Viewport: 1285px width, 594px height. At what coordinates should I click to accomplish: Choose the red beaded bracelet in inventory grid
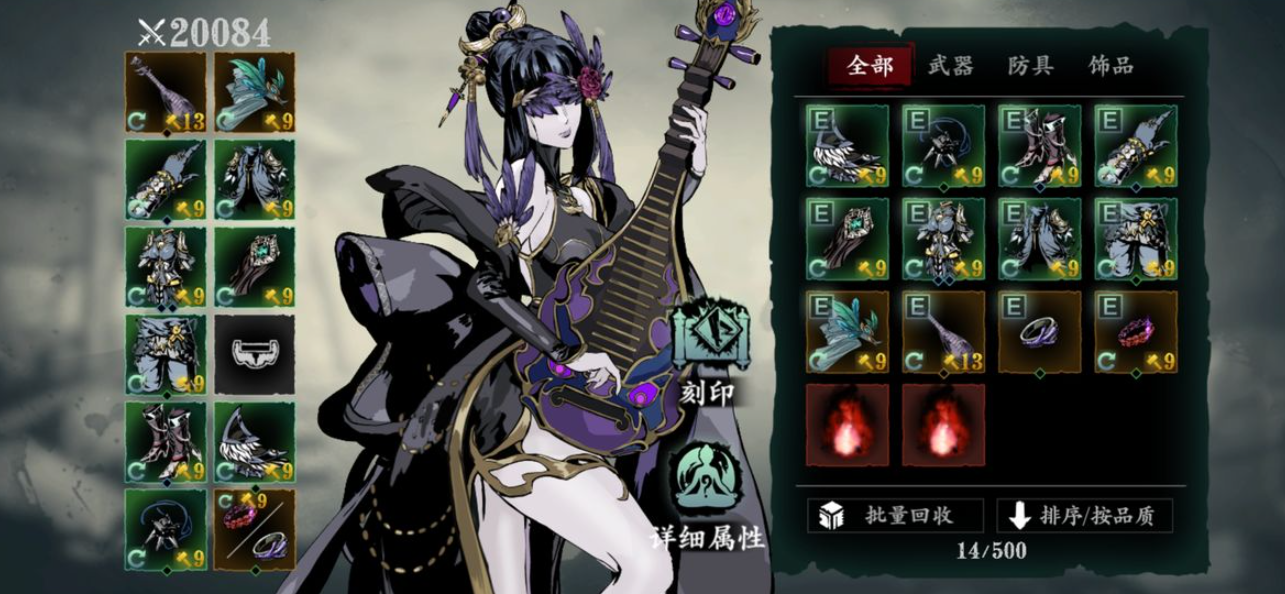[1135, 332]
